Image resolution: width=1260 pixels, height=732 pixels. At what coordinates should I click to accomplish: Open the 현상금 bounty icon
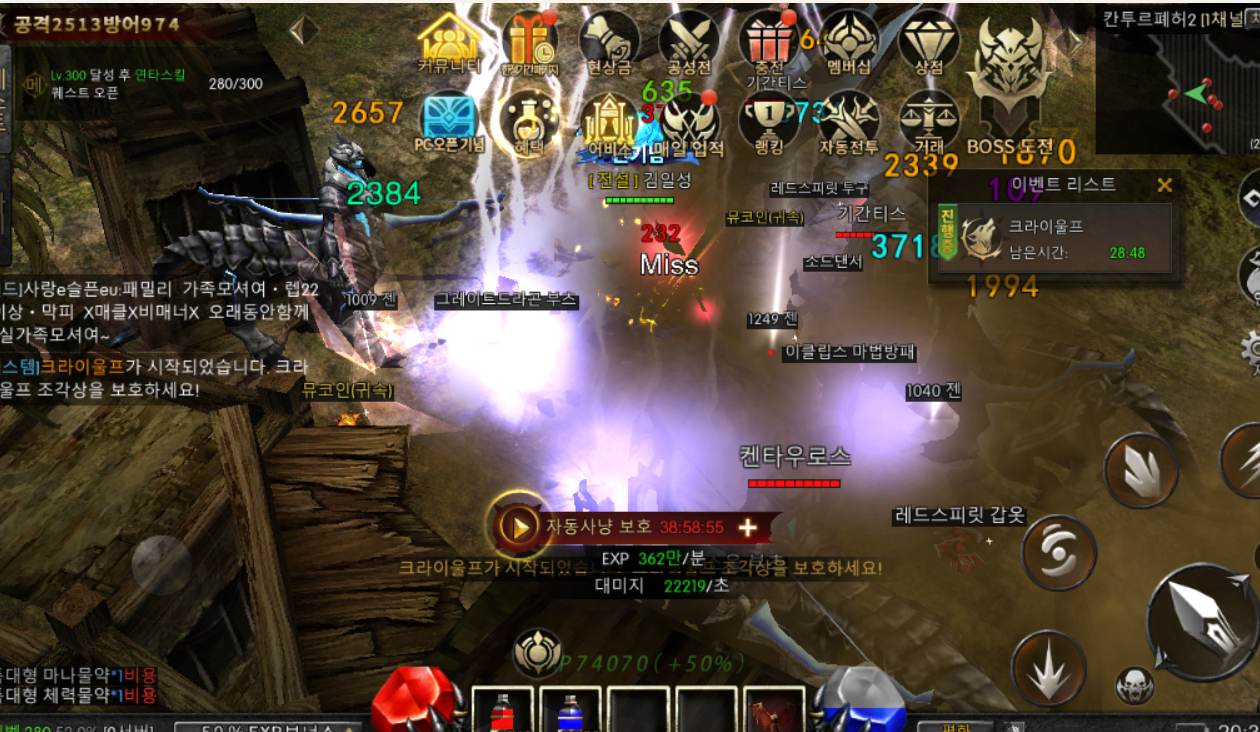(609, 42)
